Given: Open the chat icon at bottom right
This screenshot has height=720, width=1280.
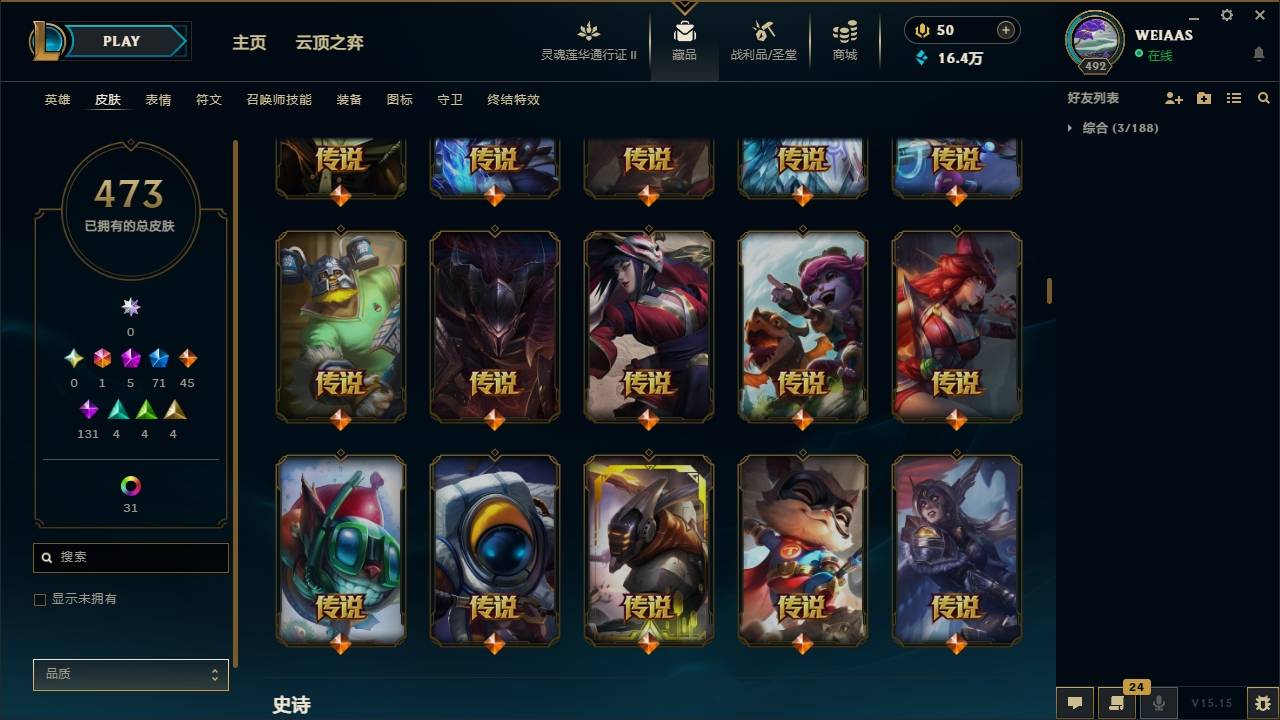Looking at the screenshot, I should point(1074,702).
